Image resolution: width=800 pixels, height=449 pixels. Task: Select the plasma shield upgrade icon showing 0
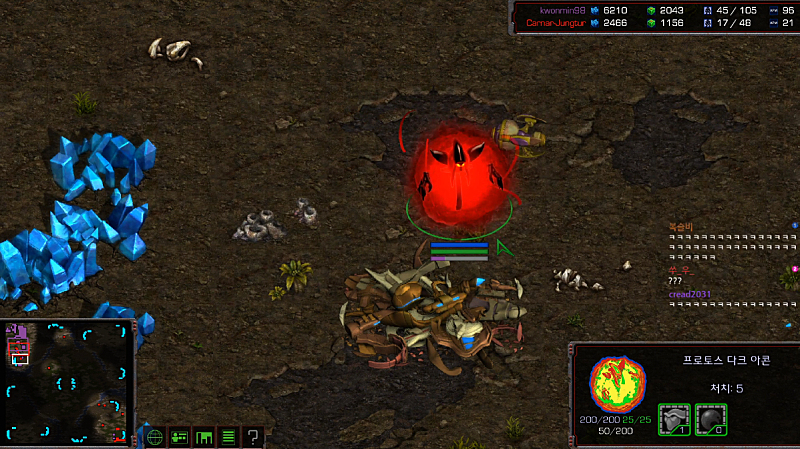tap(711, 418)
